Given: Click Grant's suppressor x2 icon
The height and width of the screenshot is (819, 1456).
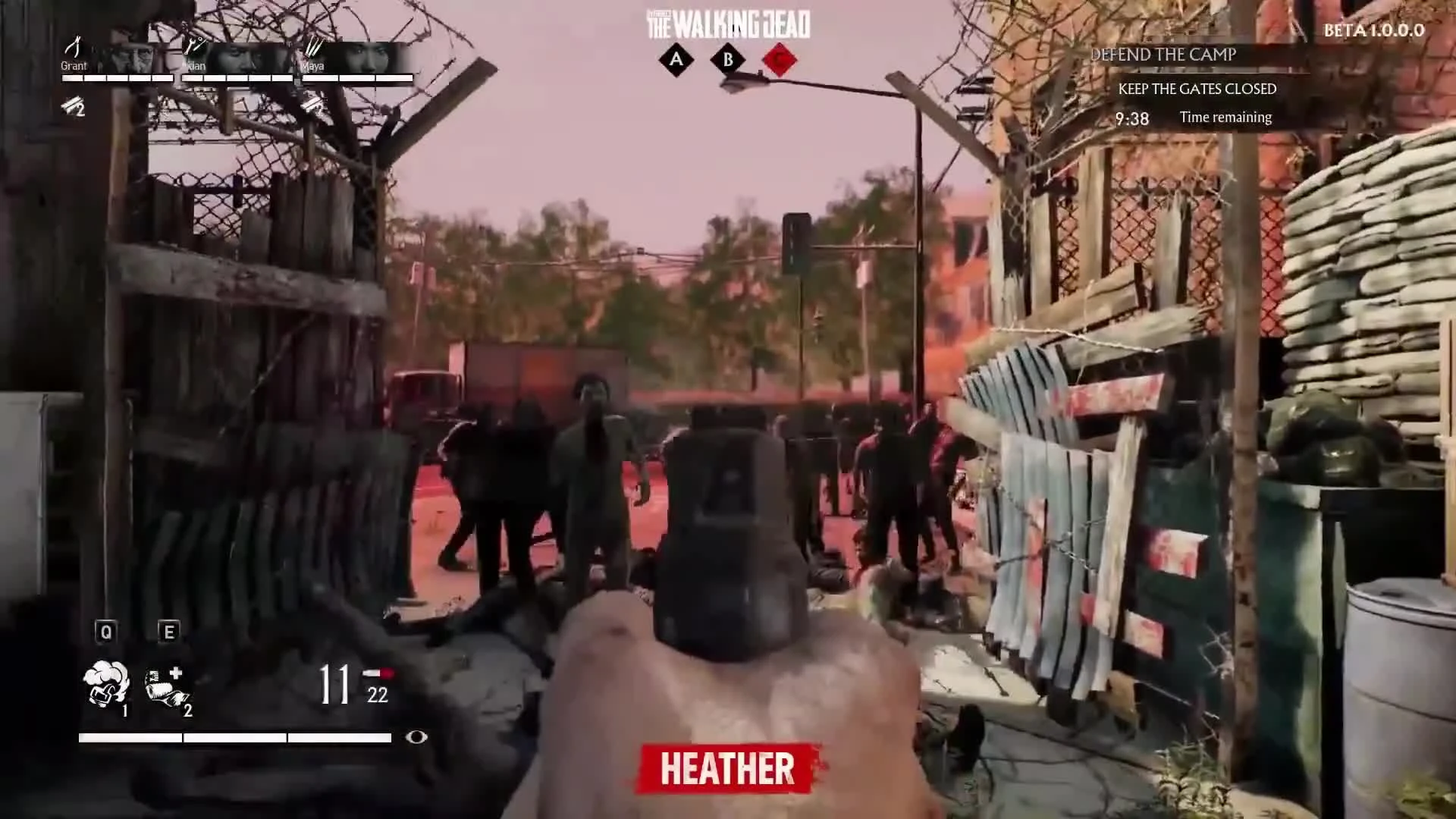Looking at the screenshot, I should [x=73, y=105].
